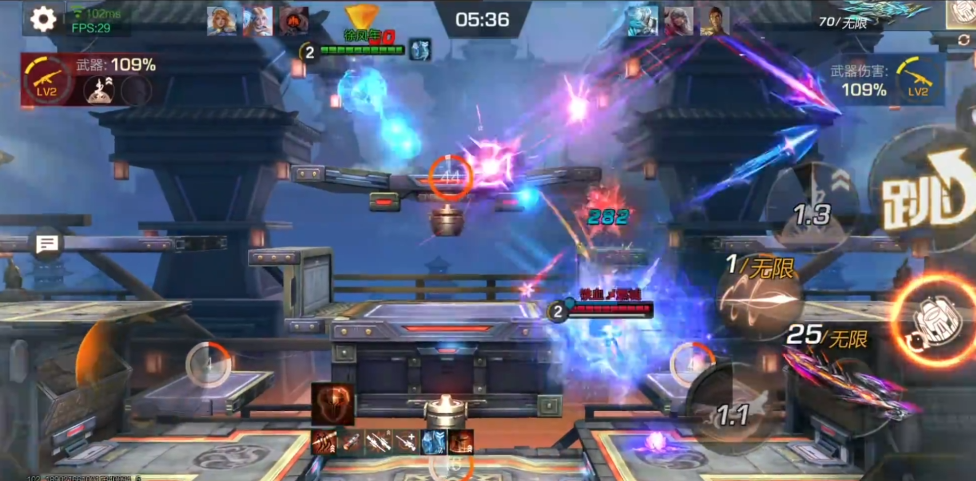Tap the left LV2 weapon level badge
Image resolution: width=976 pixels, height=481 pixels.
[x=43, y=80]
